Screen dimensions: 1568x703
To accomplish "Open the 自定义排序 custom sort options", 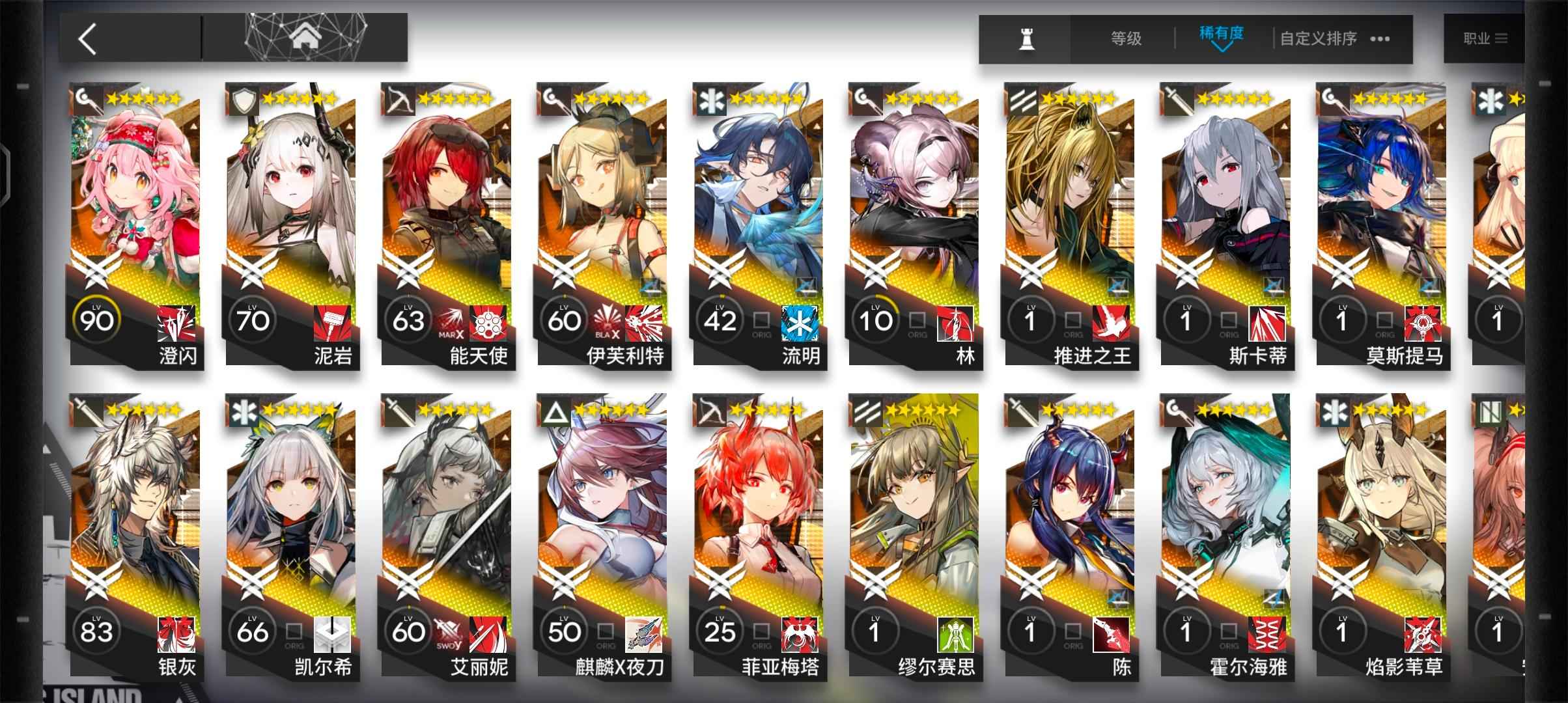I will [1334, 39].
